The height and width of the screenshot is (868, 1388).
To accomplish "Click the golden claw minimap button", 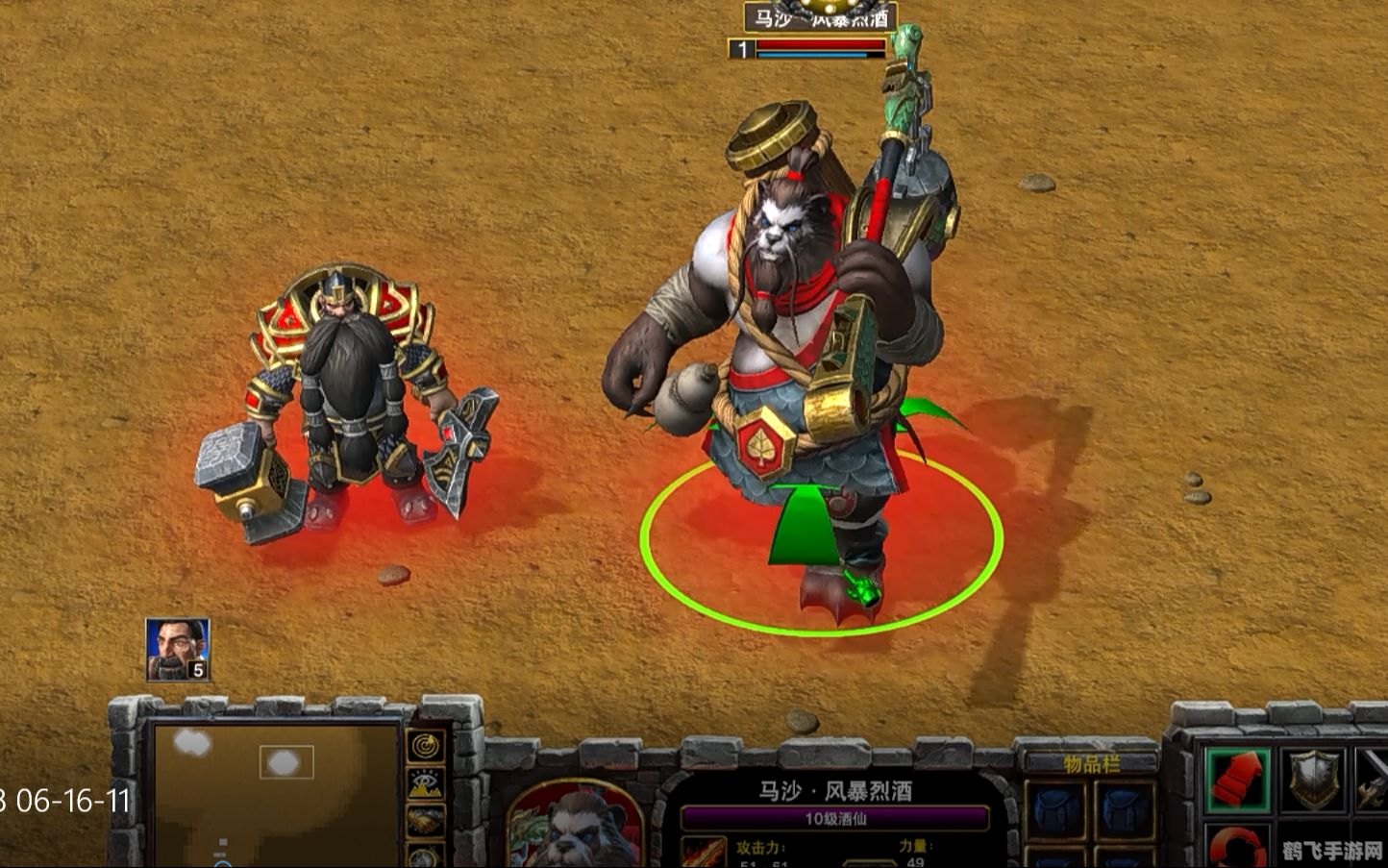I will (425, 819).
